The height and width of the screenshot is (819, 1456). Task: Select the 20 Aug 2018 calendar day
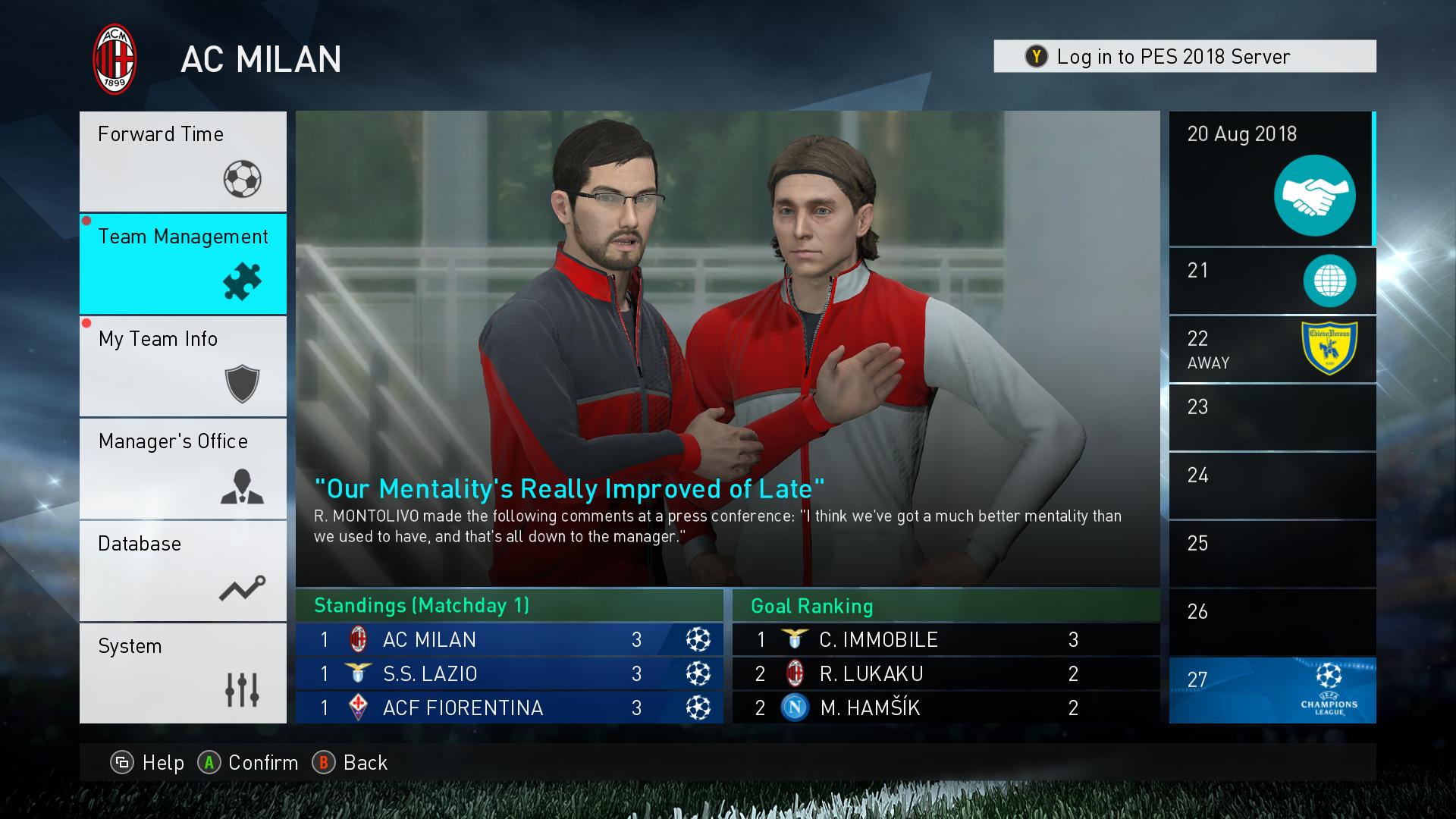[1272, 179]
